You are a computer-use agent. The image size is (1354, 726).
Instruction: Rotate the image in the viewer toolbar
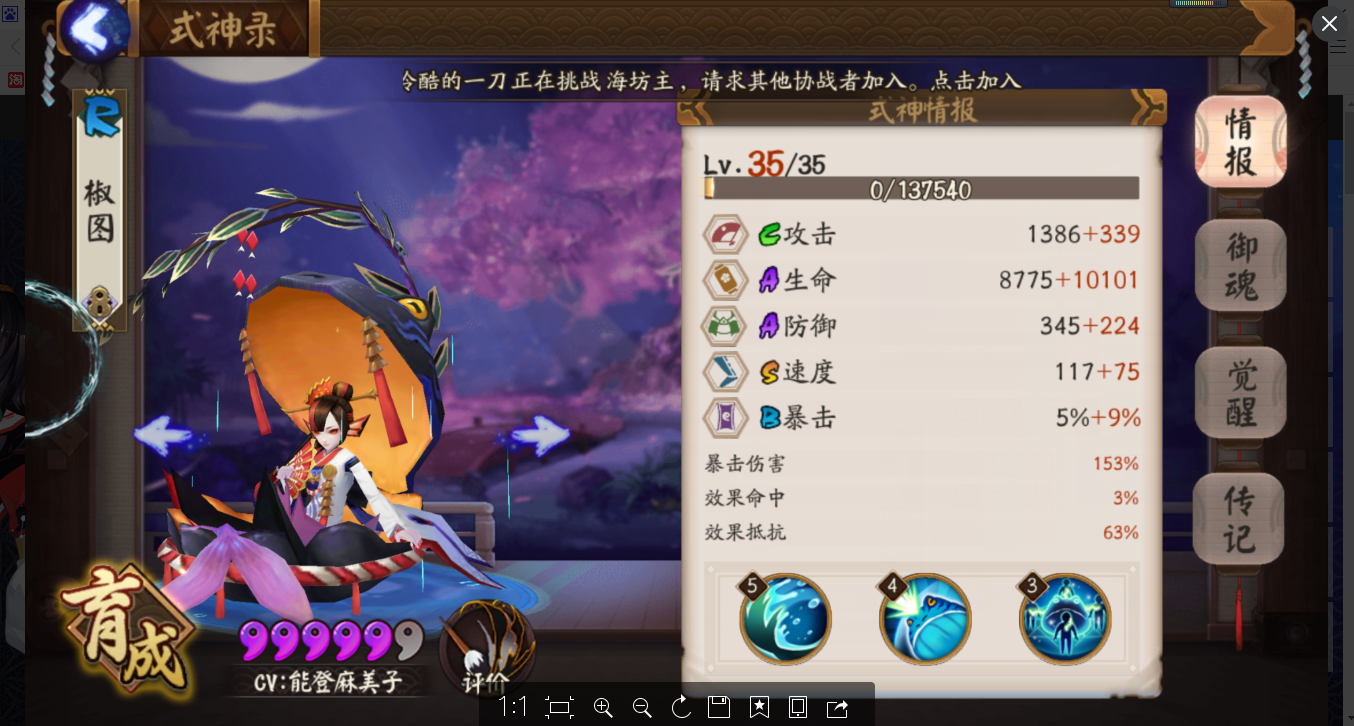pos(681,708)
